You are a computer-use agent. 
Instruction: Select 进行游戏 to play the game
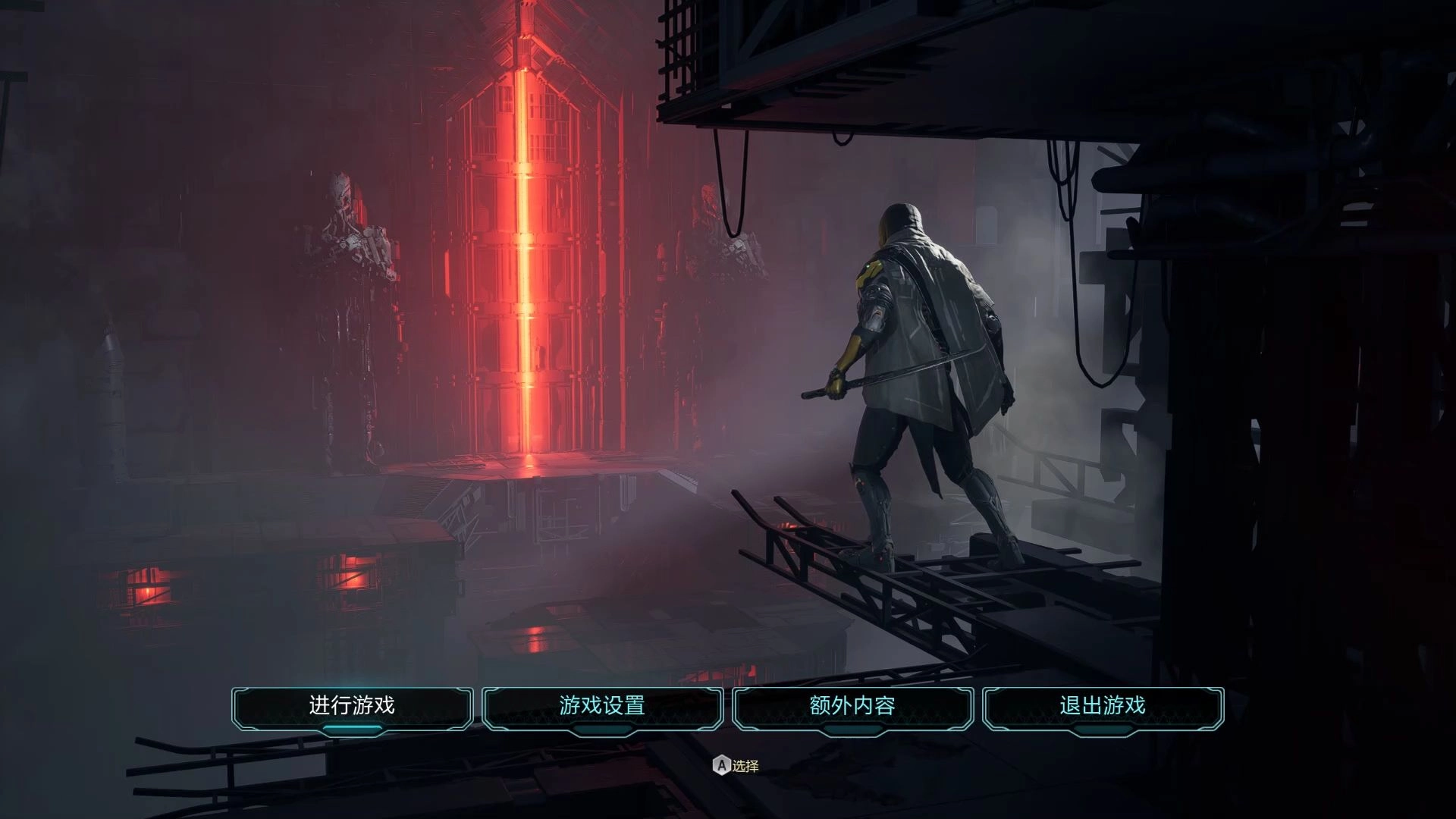pyautogui.click(x=352, y=707)
